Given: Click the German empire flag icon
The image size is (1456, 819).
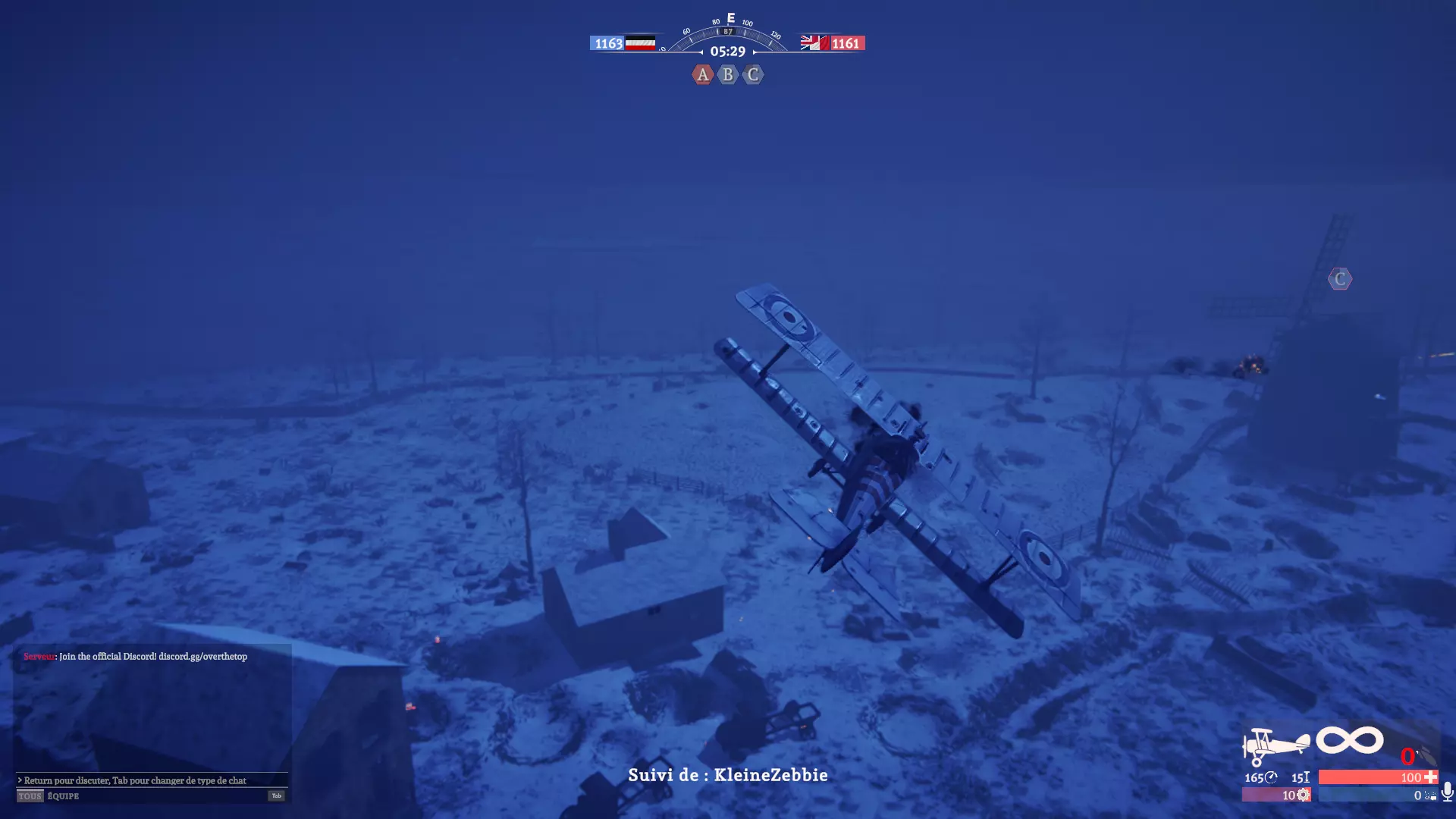Looking at the screenshot, I should (x=641, y=43).
